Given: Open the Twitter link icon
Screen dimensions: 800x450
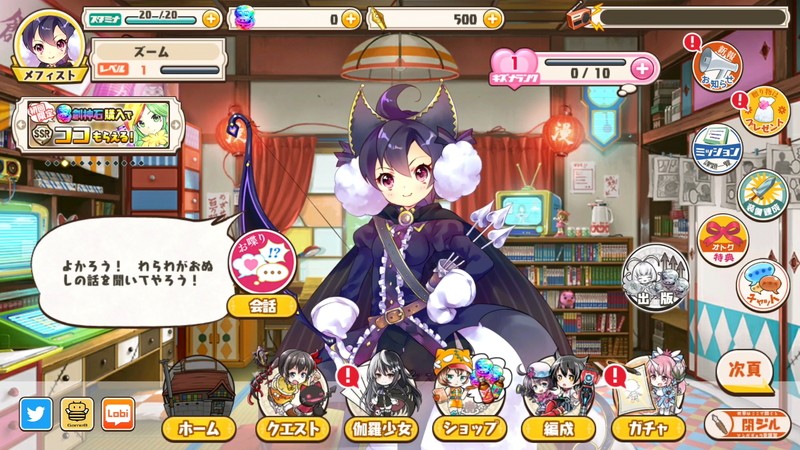Looking at the screenshot, I should pos(36,413).
